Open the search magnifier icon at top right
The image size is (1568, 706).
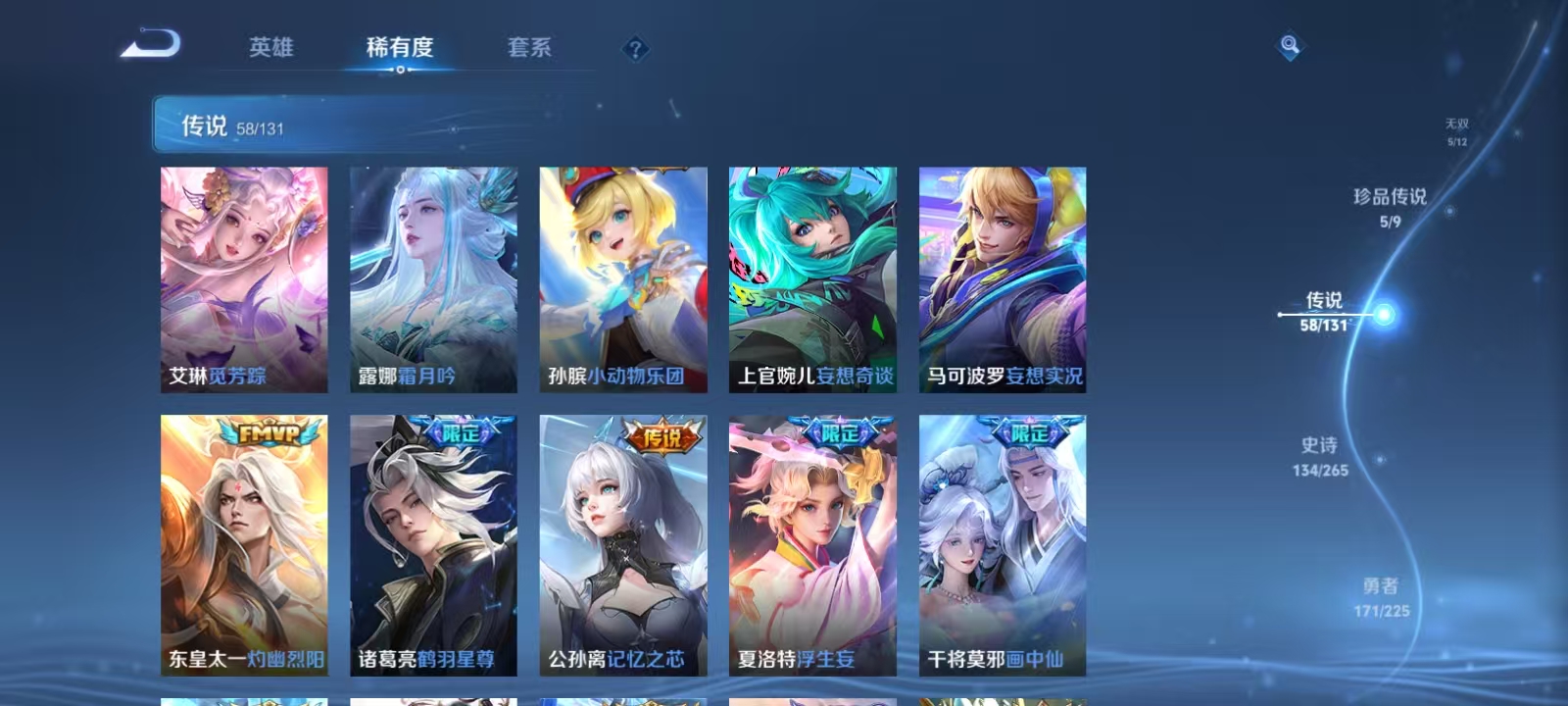click(x=1288, y=44)
